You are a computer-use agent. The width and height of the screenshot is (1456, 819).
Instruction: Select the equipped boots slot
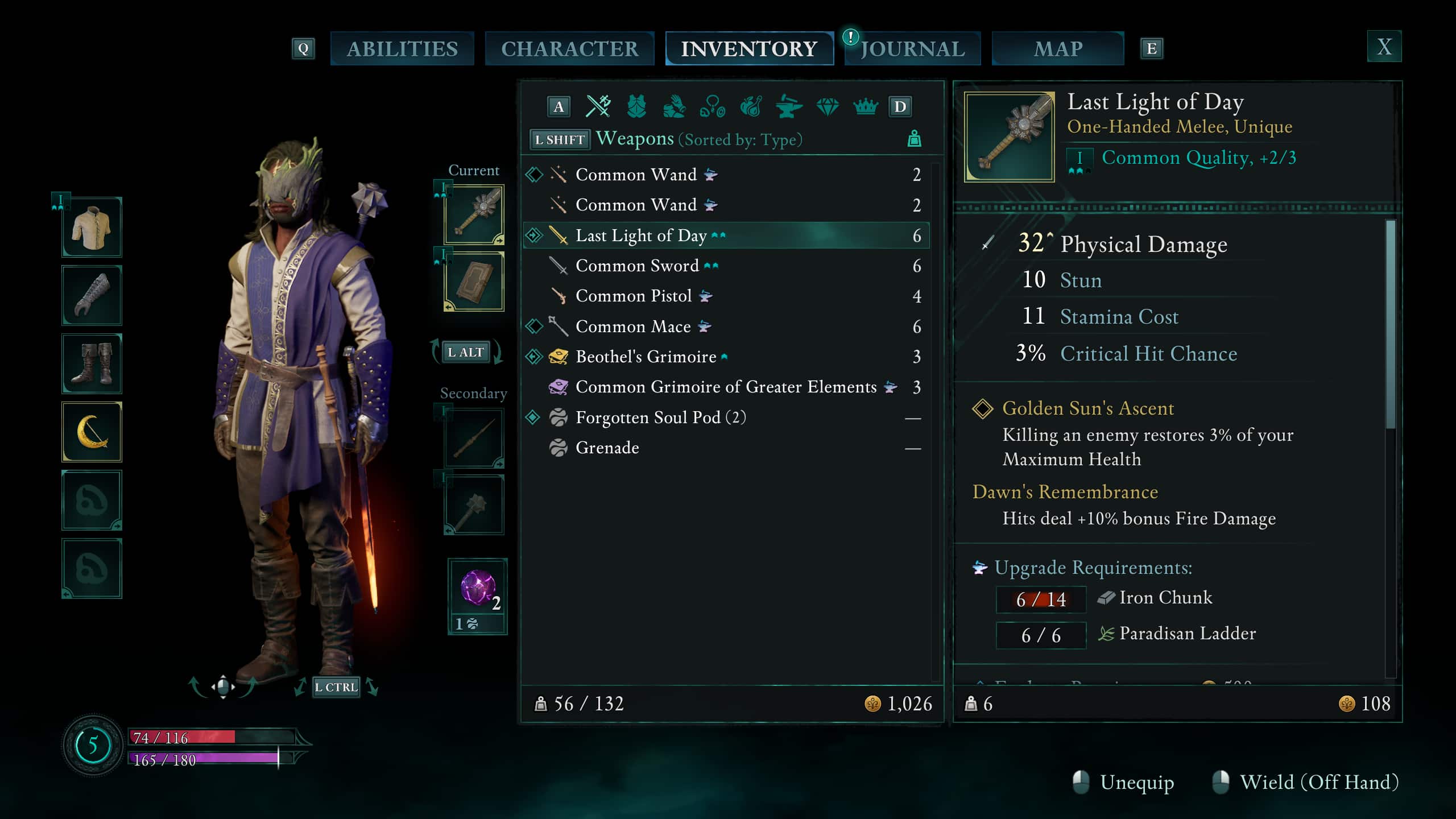92,364
